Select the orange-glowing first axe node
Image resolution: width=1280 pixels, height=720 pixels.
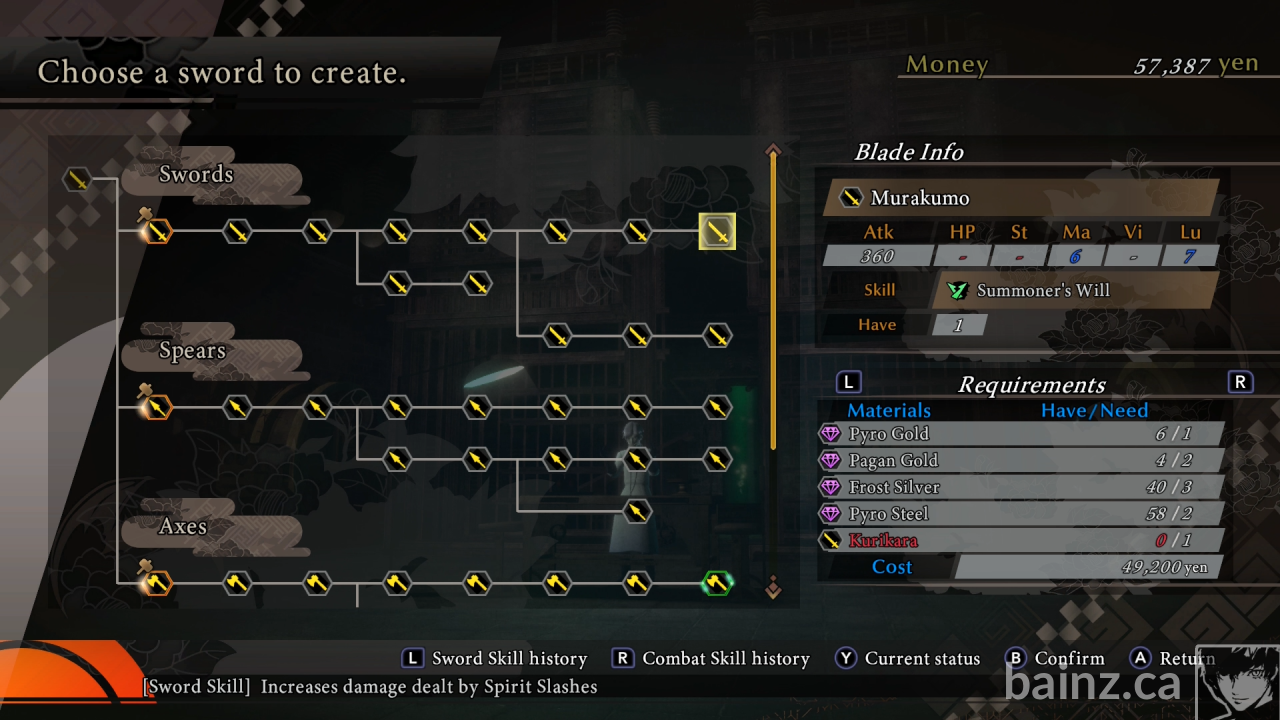pos(157,582)
